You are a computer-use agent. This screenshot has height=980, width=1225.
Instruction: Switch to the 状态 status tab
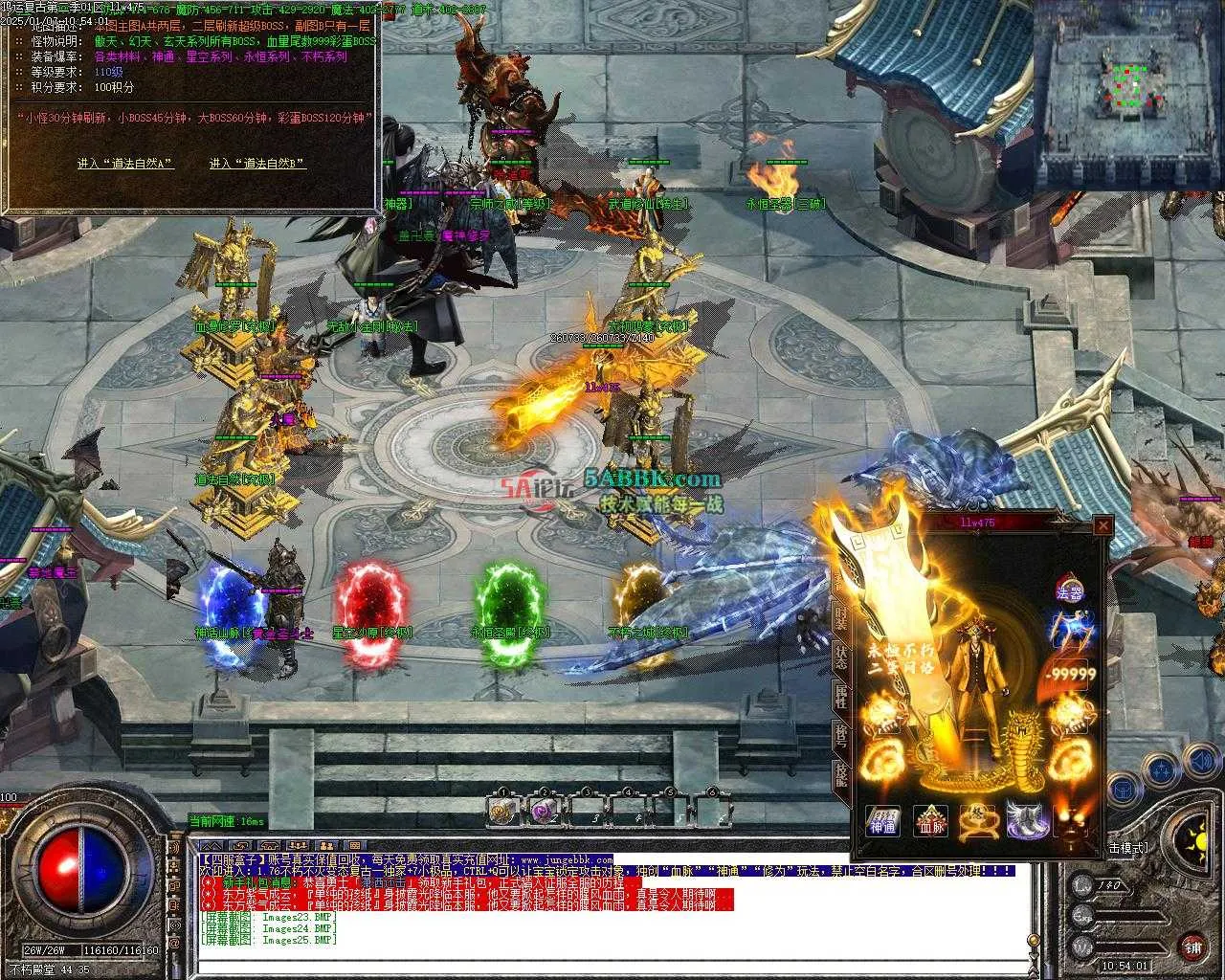(840, 657)
